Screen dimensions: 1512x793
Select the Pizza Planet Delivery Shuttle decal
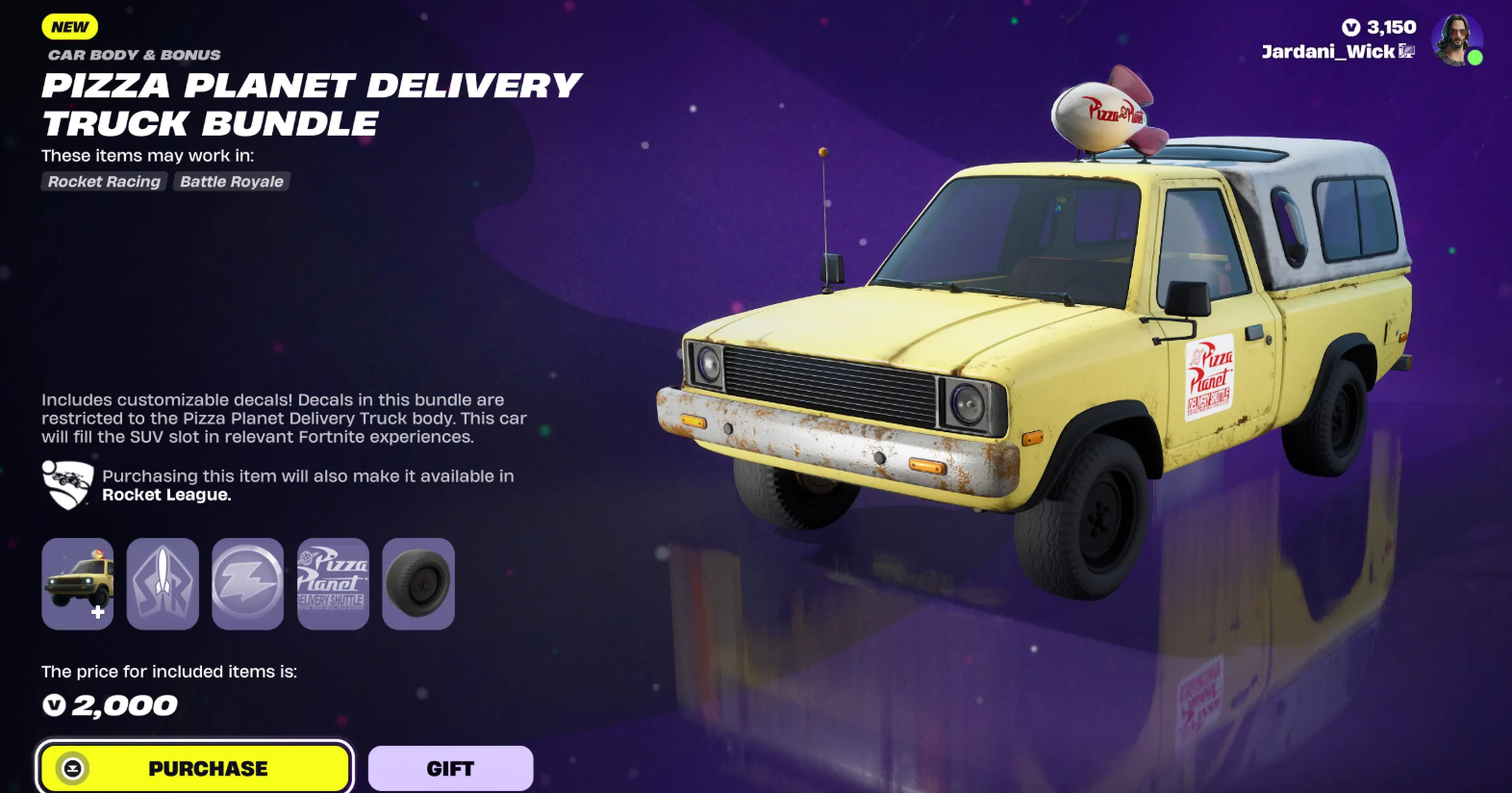point(333,583)
